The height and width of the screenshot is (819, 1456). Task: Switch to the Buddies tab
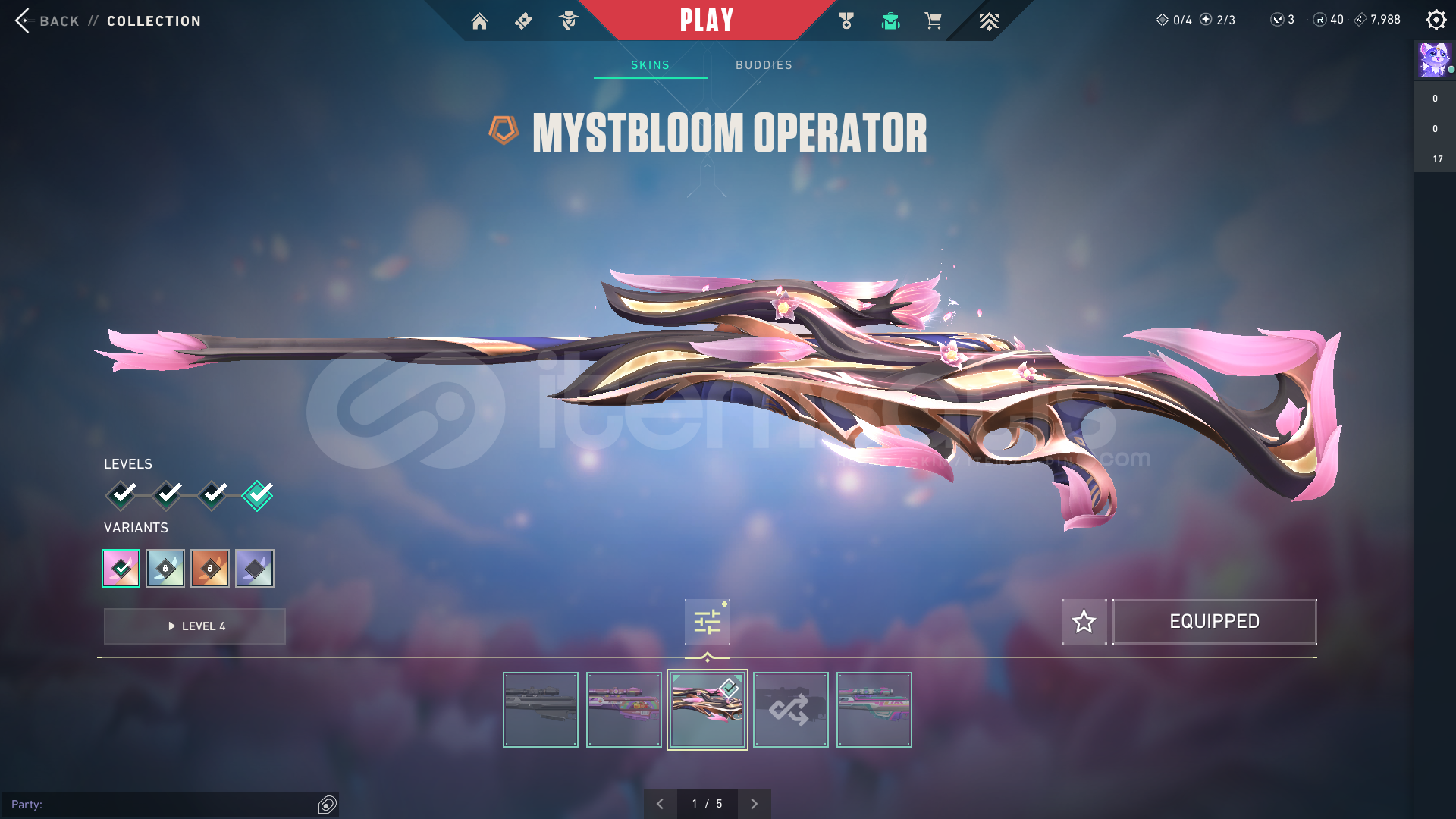coord(764,65)
